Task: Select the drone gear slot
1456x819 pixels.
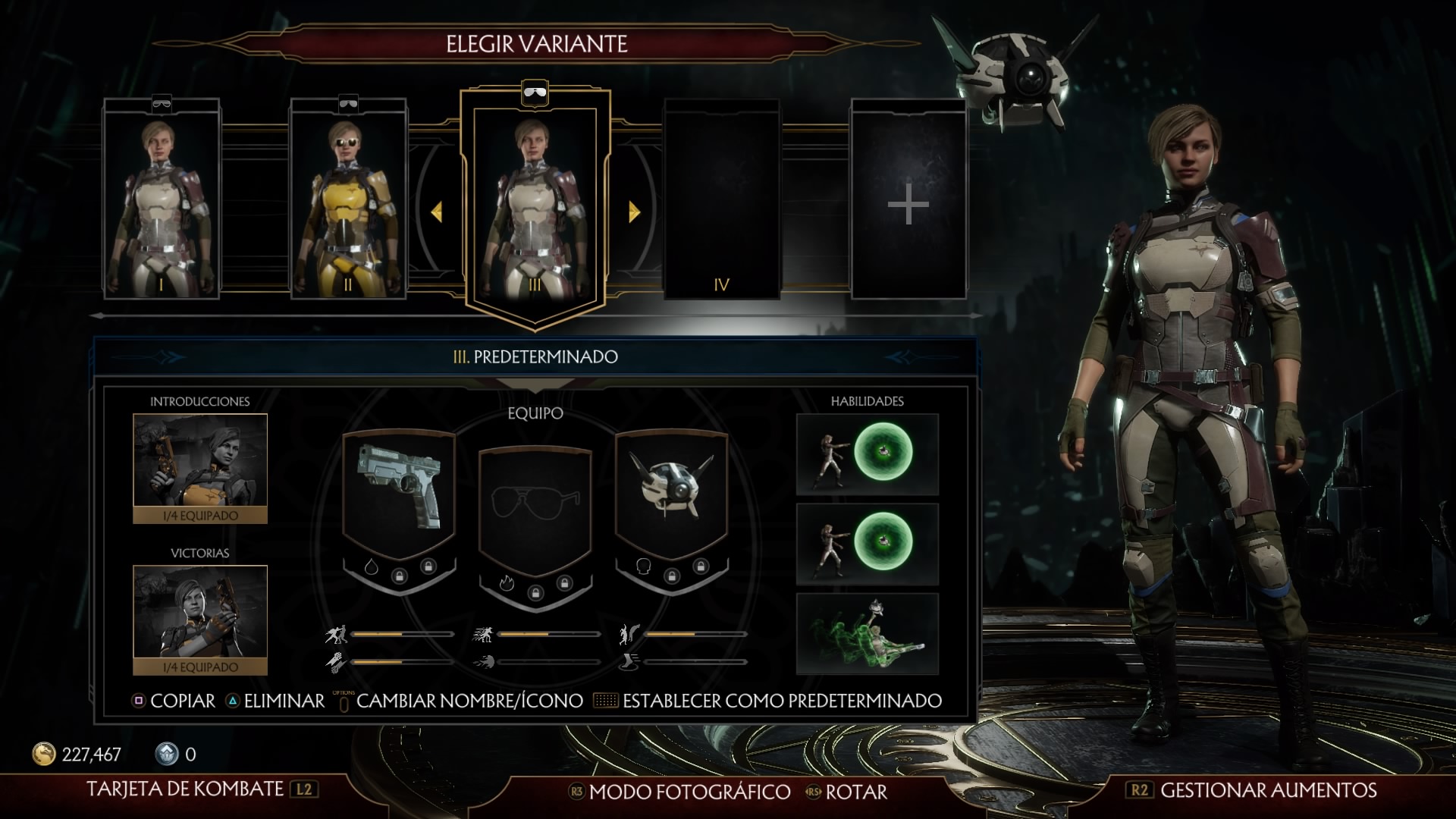Action: coord(672,494)
